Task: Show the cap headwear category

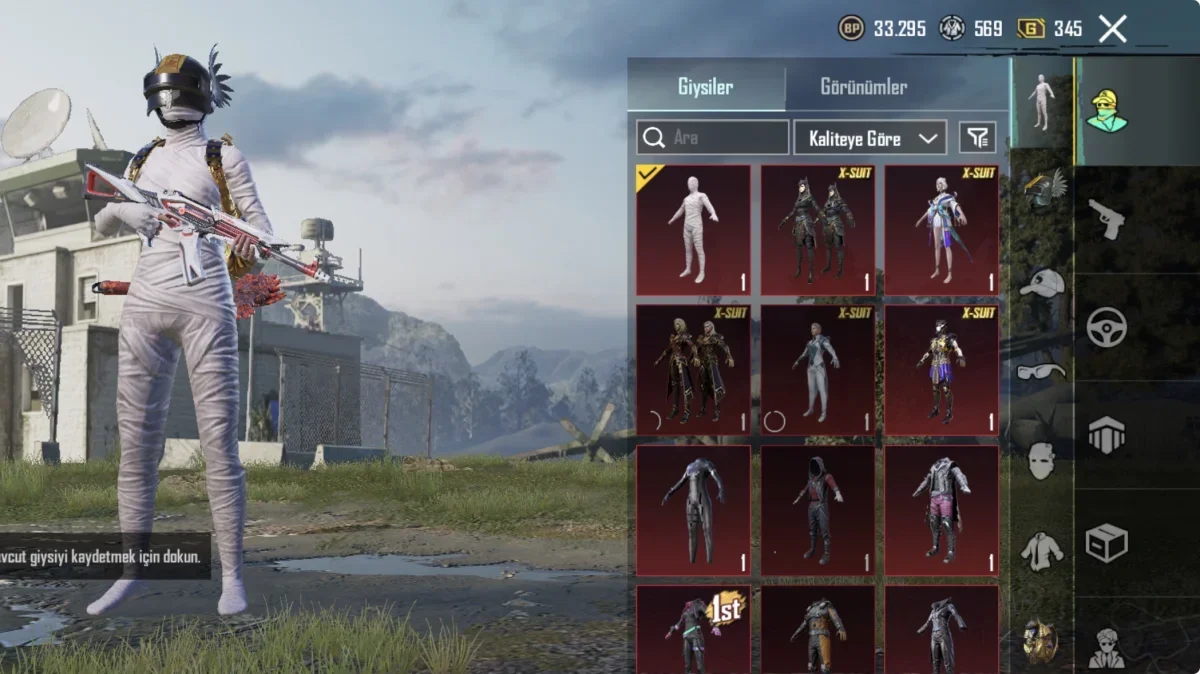Action: (x=1041, y=284)
